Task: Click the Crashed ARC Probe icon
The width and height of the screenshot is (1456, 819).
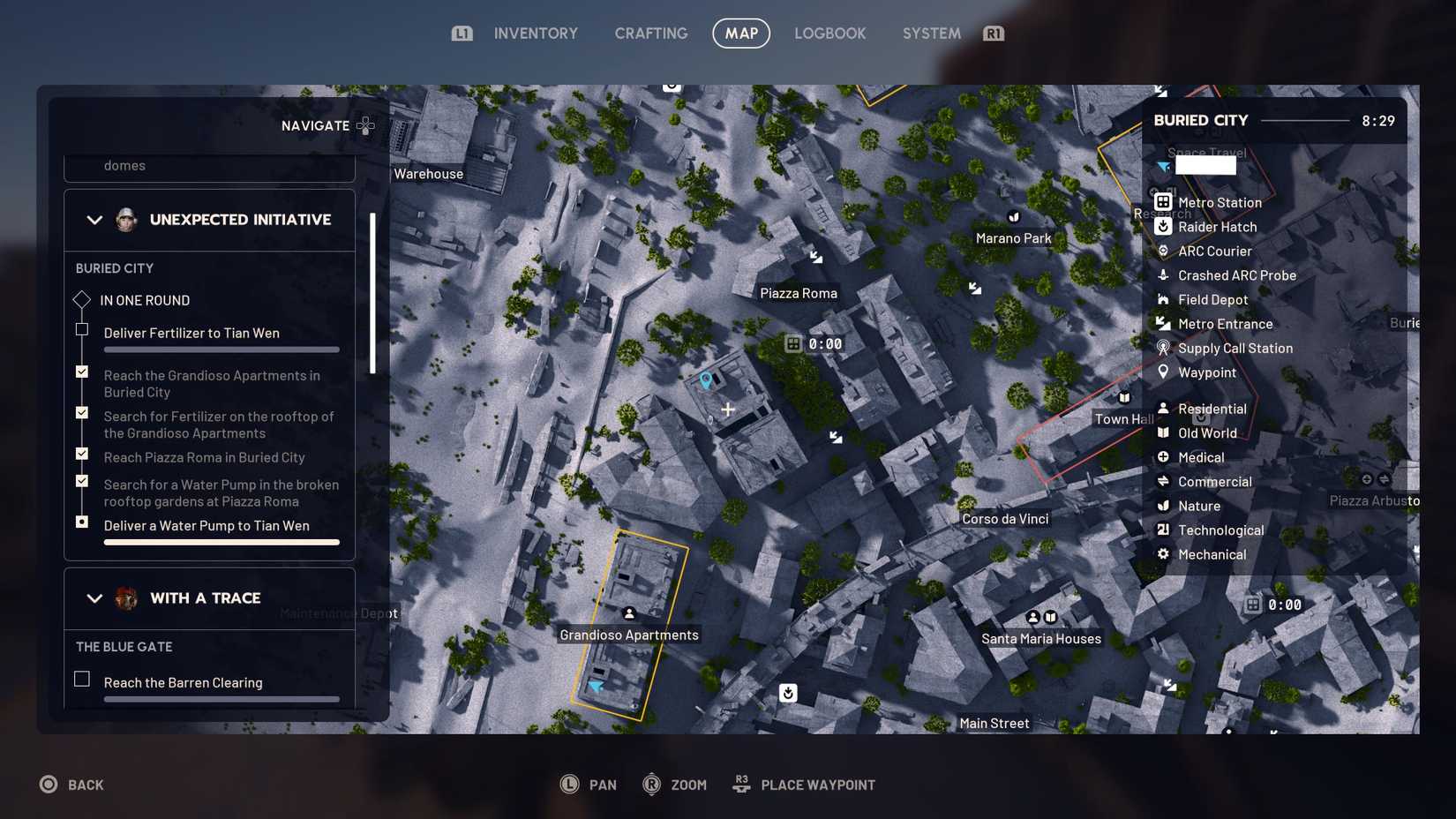Action: pos(1165,275)
